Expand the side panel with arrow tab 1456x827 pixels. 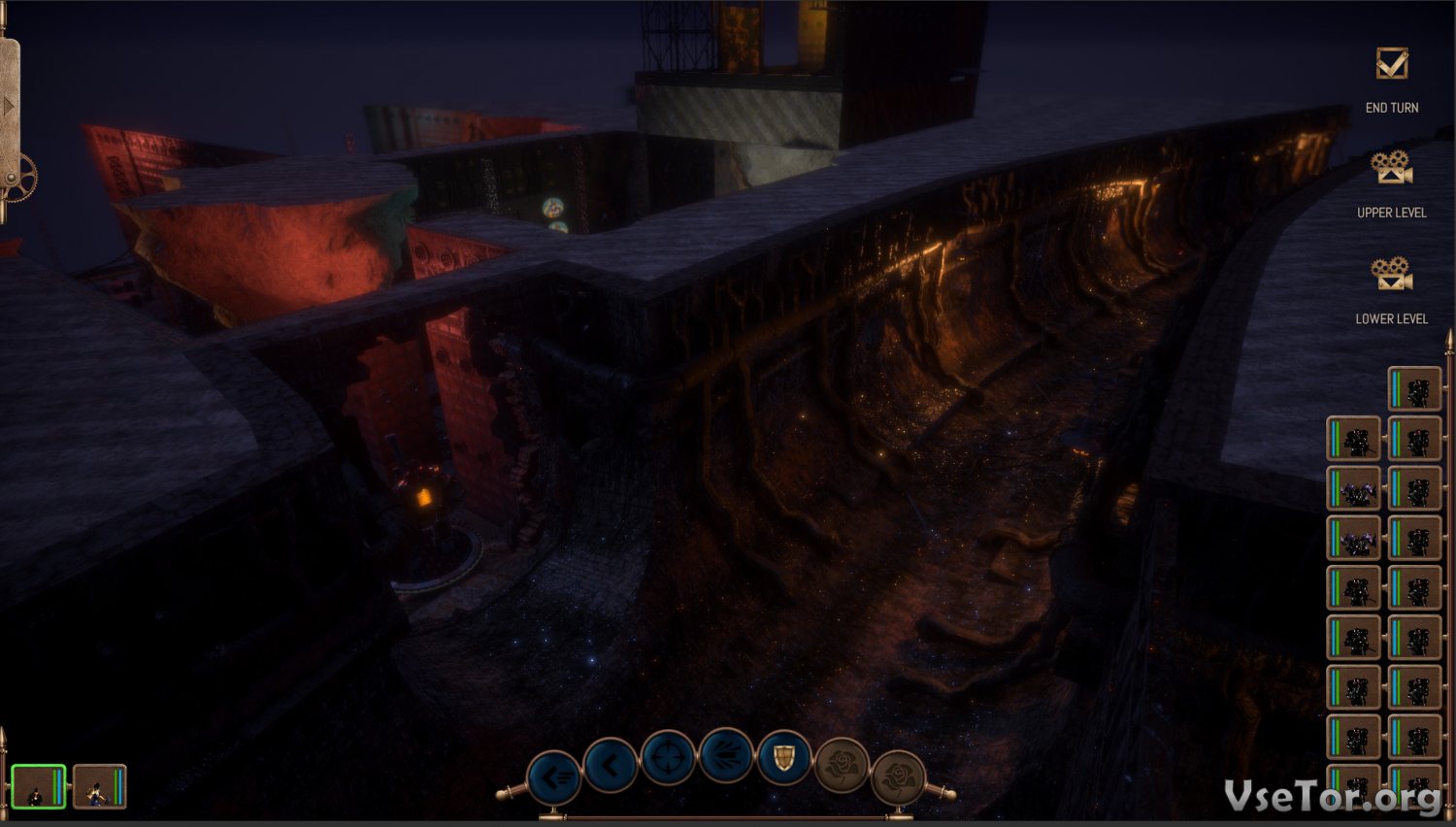point(9,105)
